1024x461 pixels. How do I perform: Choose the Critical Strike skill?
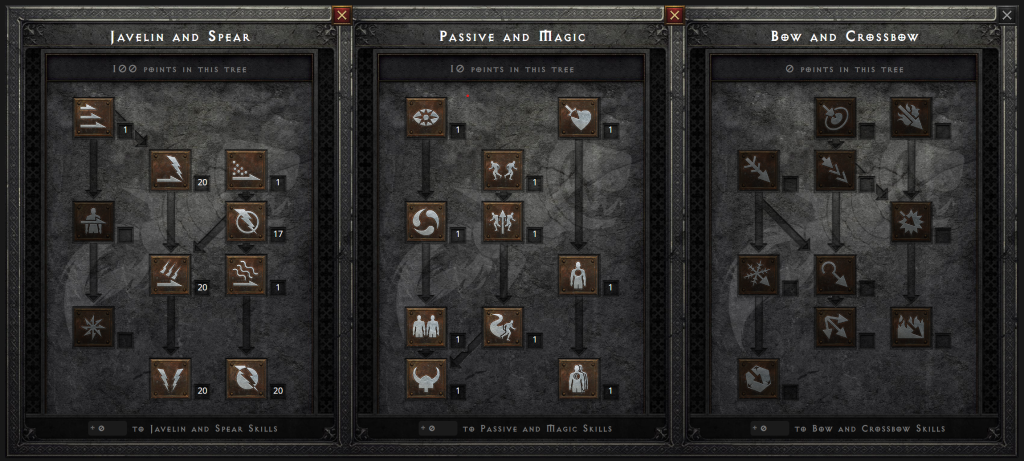point(579,118)
